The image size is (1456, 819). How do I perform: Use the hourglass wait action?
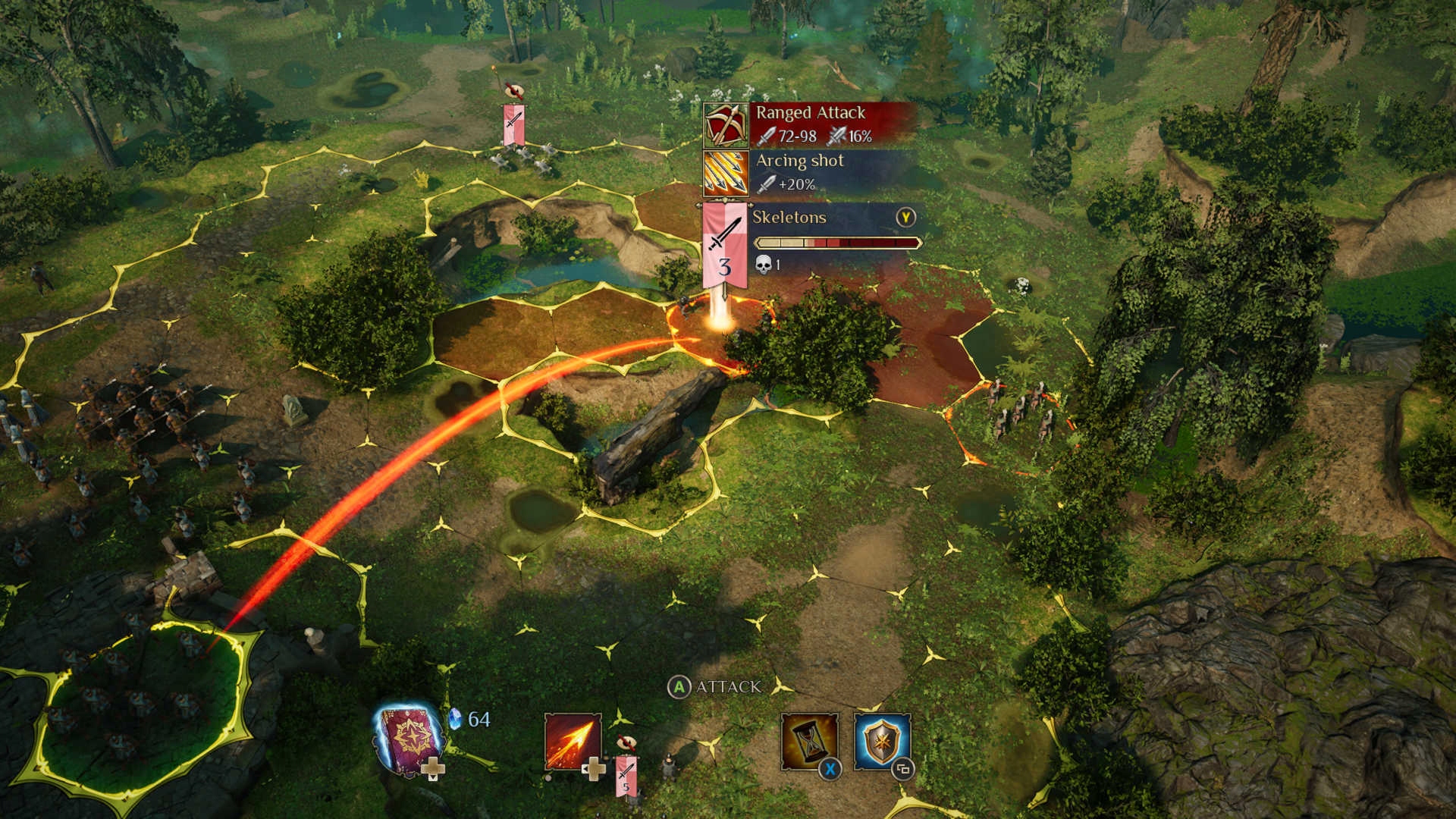[809, 742]
